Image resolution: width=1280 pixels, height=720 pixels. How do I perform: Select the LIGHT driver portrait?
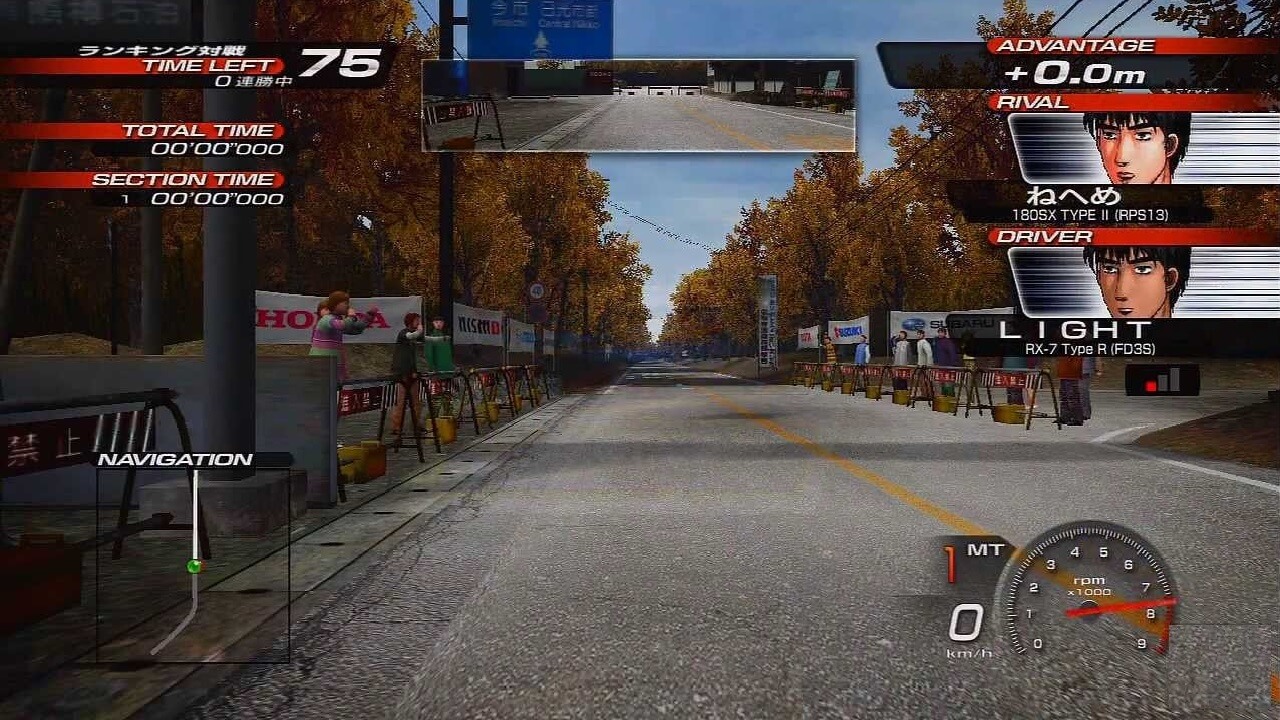(1137, 282)
